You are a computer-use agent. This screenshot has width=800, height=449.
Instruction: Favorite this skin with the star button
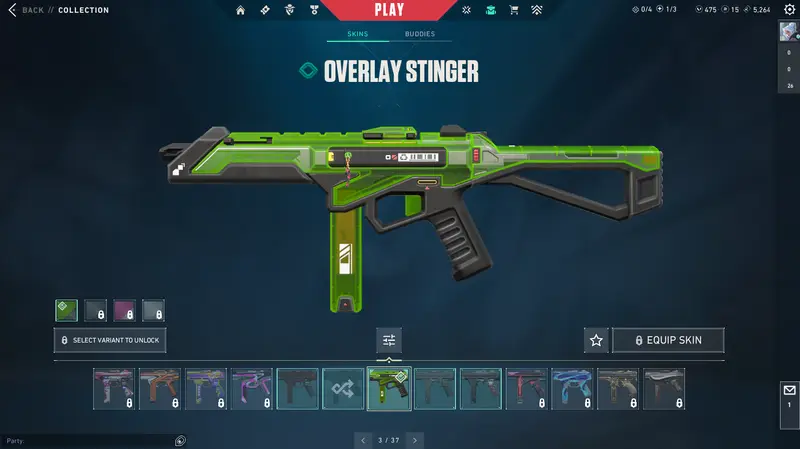pyautogui.click(x=596, y=340)
